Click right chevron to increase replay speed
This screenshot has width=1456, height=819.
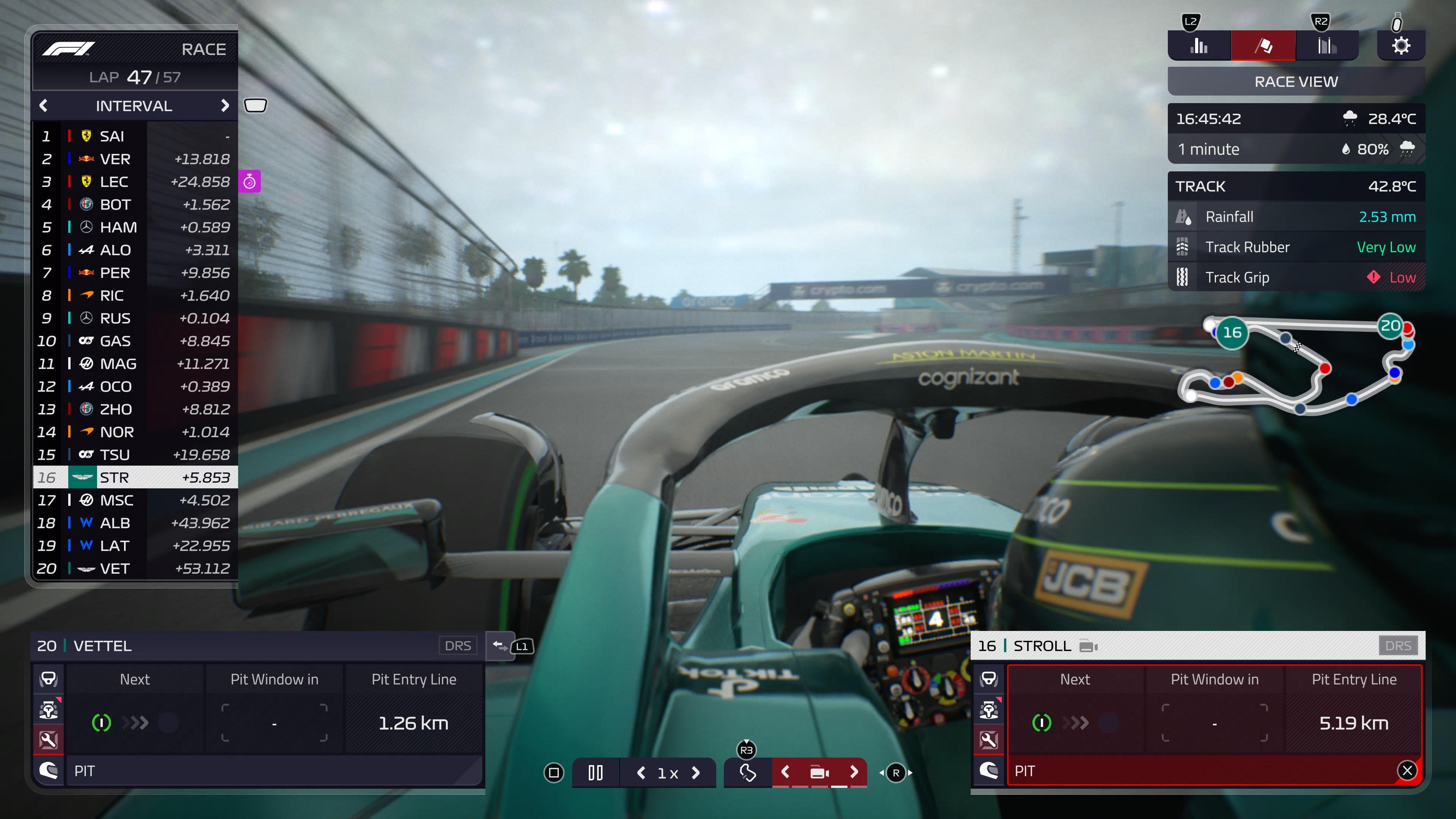point(695,772)
